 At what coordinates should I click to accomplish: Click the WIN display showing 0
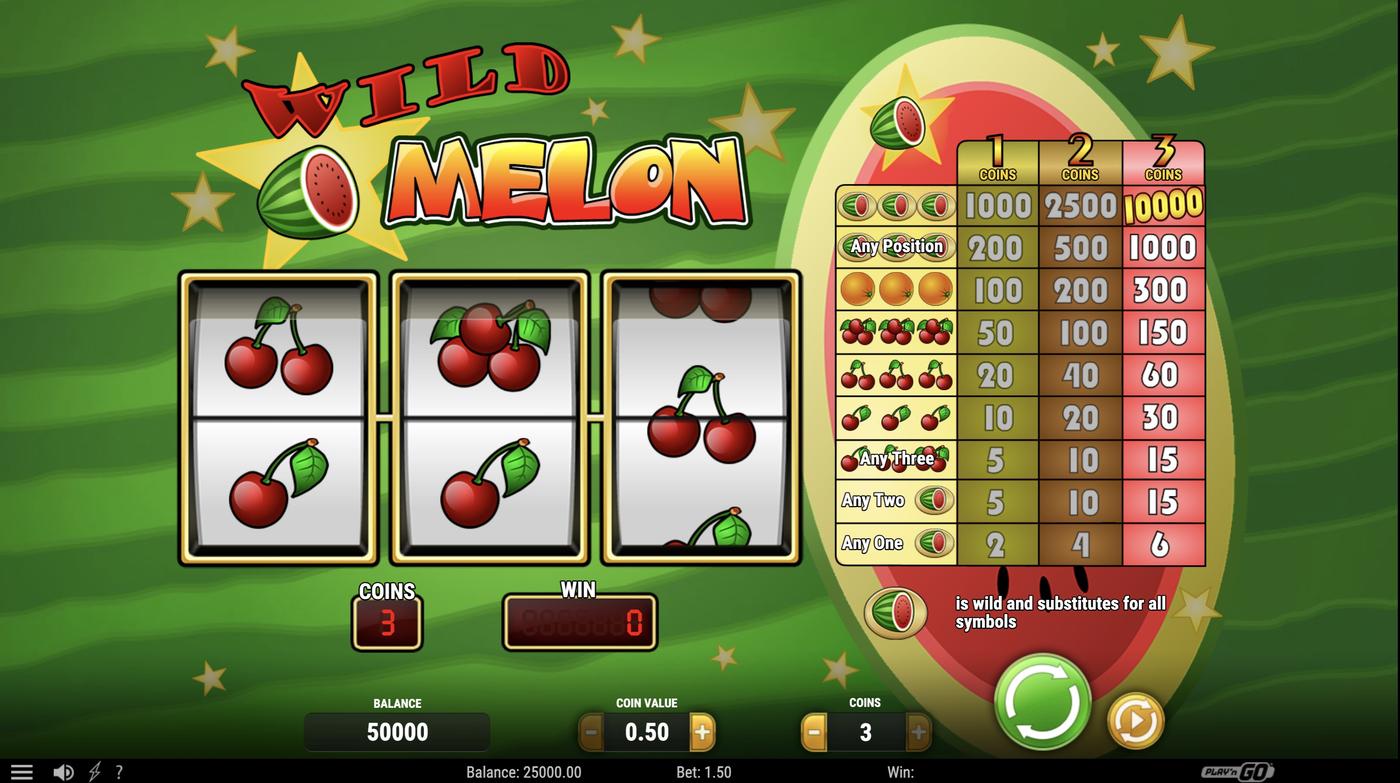580,622
